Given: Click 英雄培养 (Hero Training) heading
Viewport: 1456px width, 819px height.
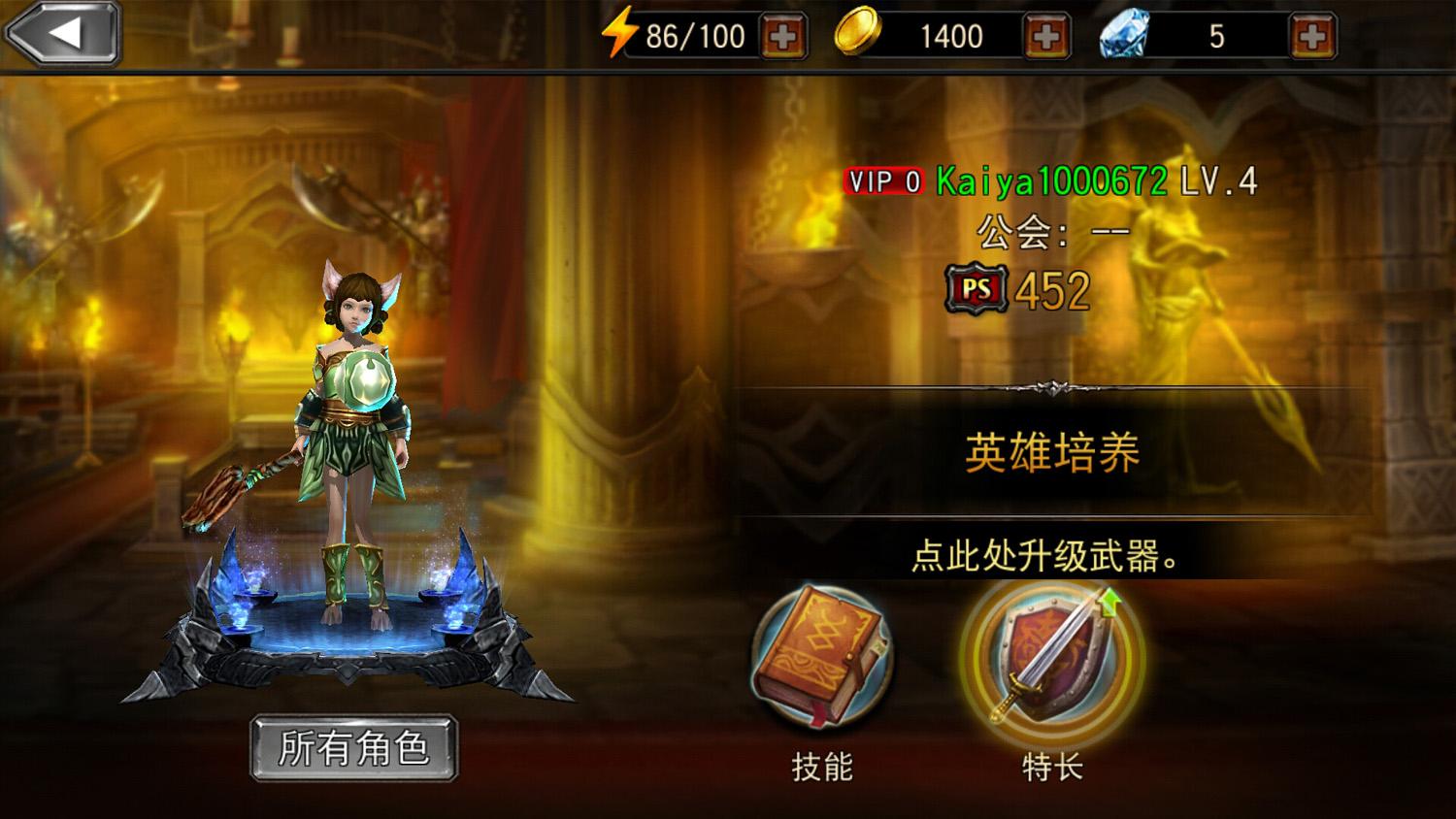Looking at the screenshot, I should (x=1051, y=453).
